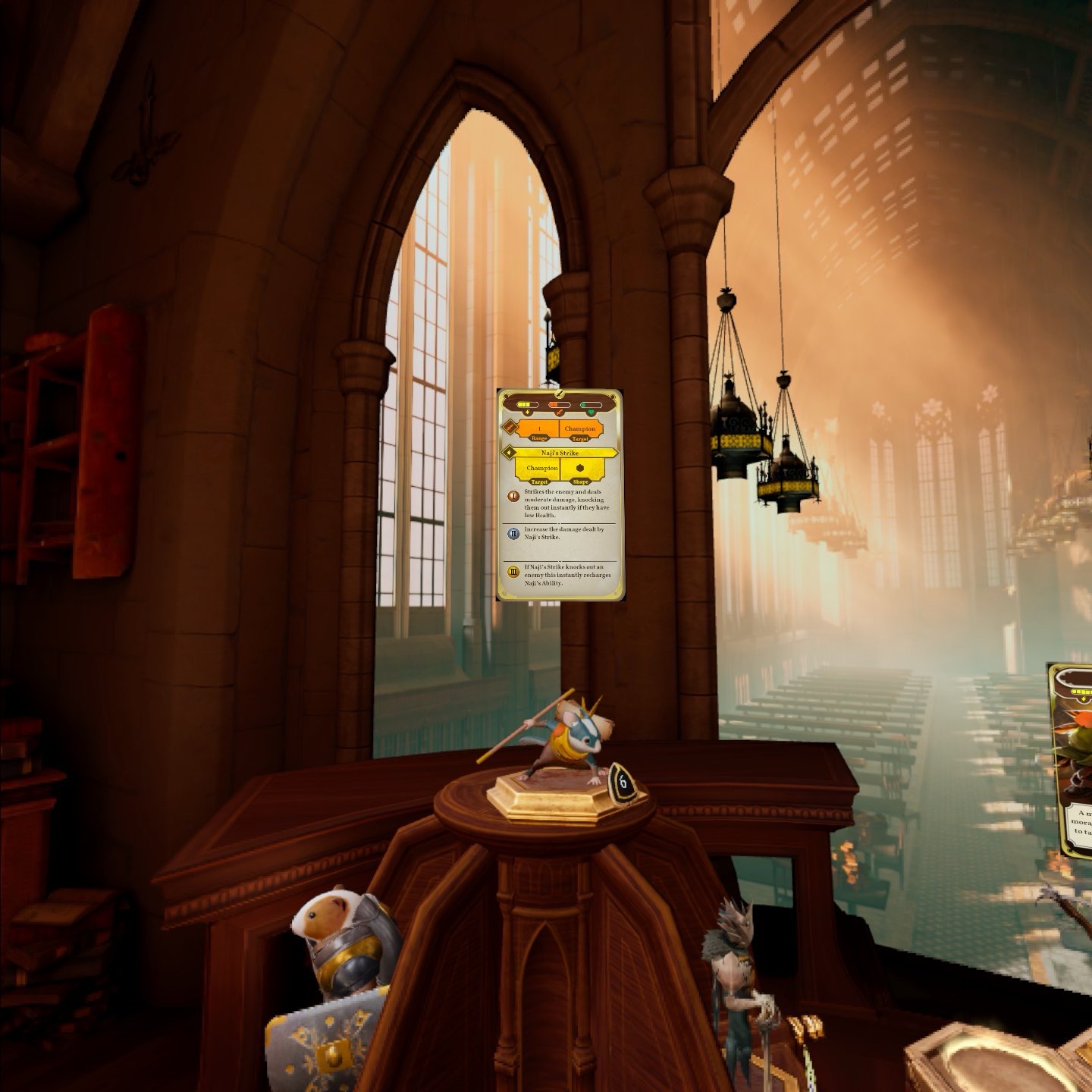Open the partially visible champion card on right
The height and width of the screenshot is (1092, 1092).
pyautogui.click(x=1072, y=758)
